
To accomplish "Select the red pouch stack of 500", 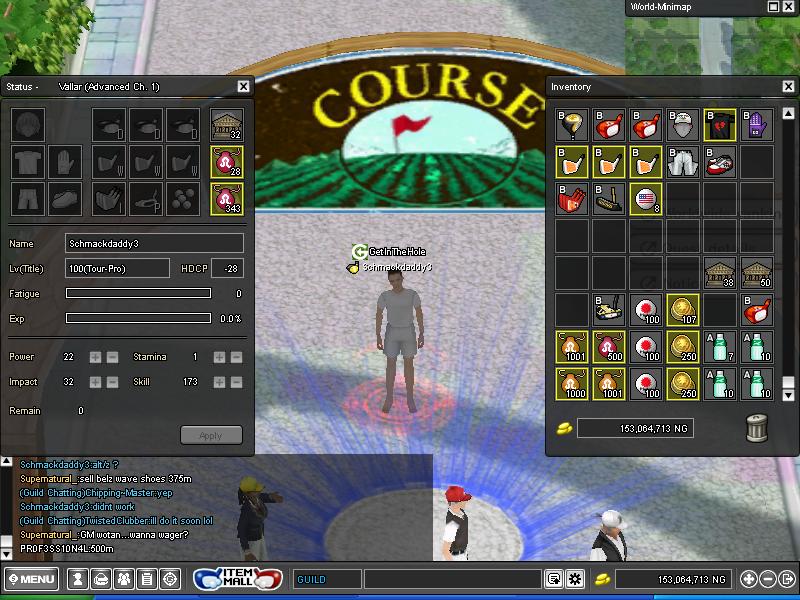I will pyautogui.click(x=609, y=347).
